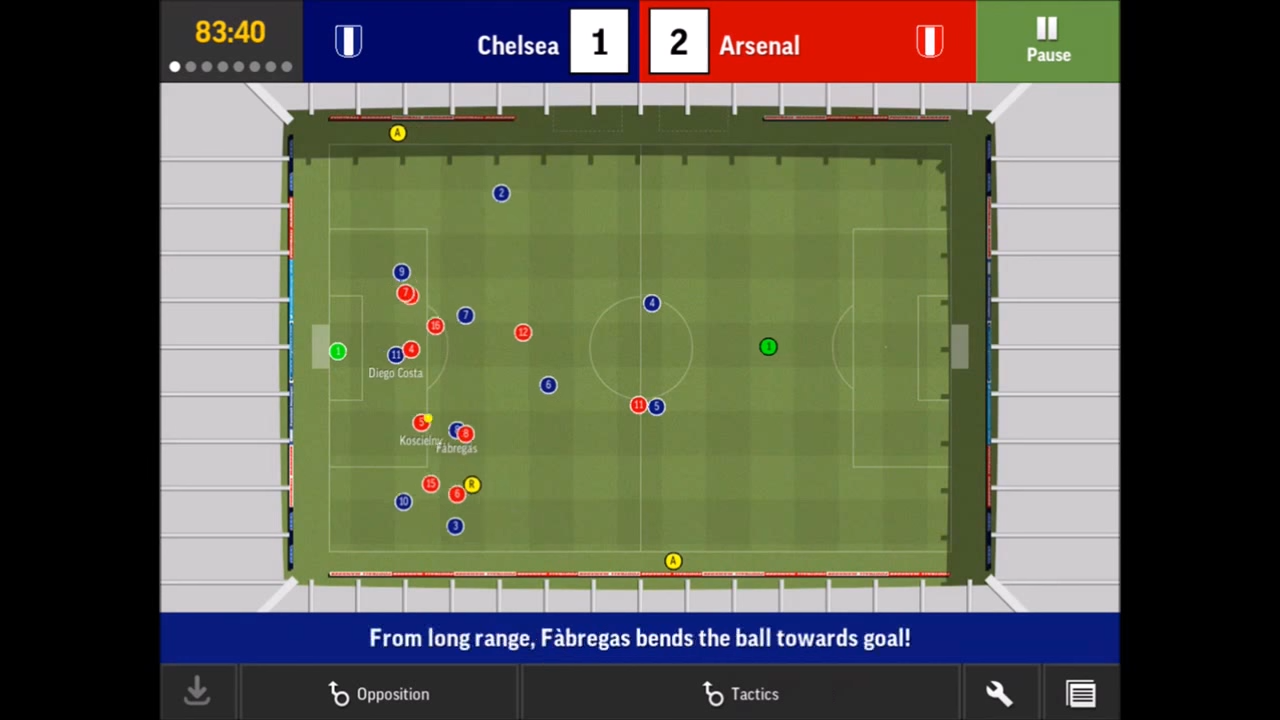The image size is (1280, 720).
Task: Open the wrench settings icon
Action: 998,692
